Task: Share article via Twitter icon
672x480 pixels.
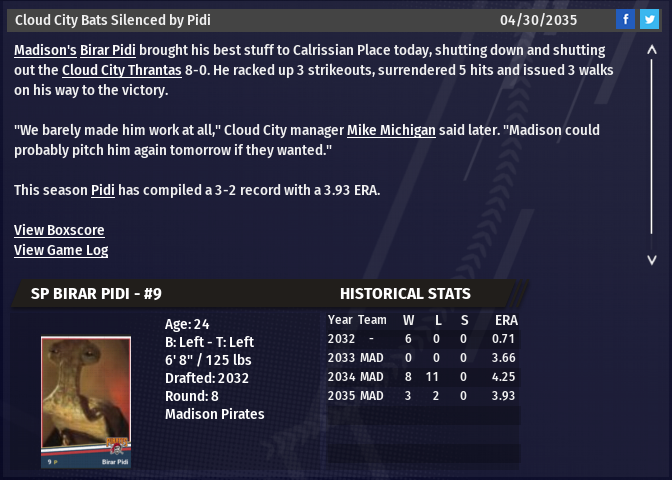Action: click(649, 20)
